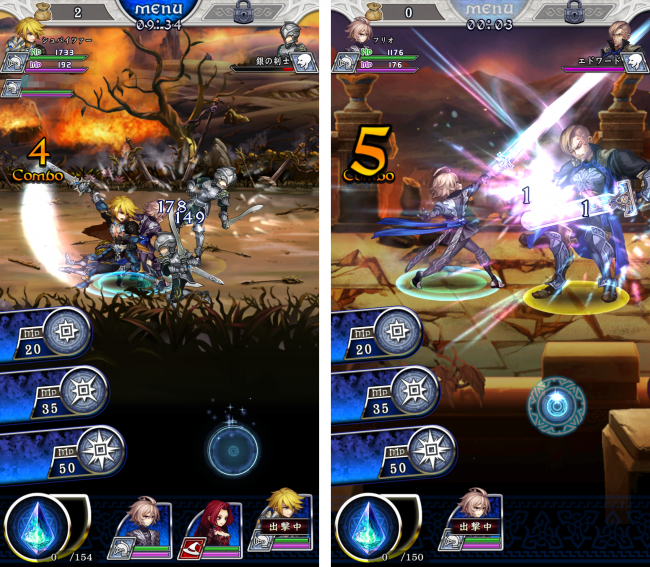Select the red-haired character portrait

(209, 526)
